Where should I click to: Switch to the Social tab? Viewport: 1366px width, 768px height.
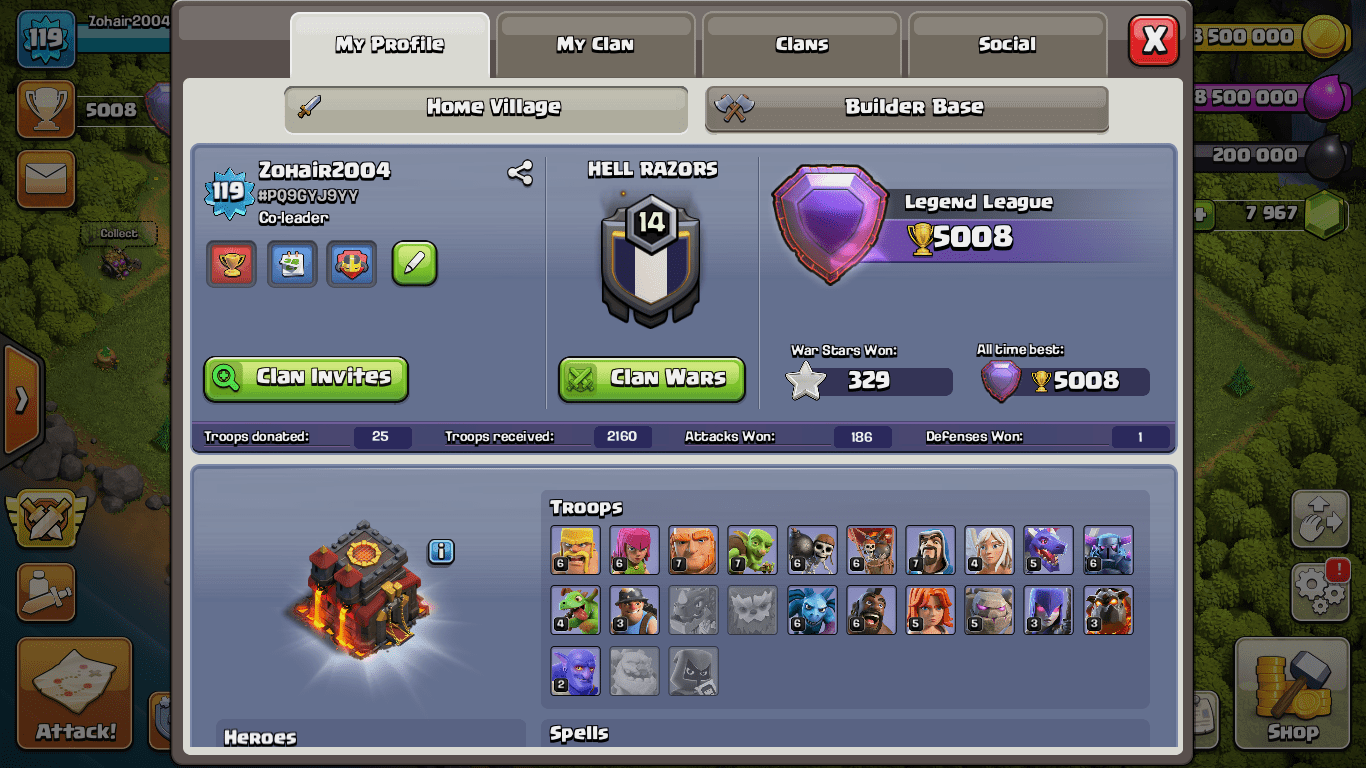[1007, 44]
